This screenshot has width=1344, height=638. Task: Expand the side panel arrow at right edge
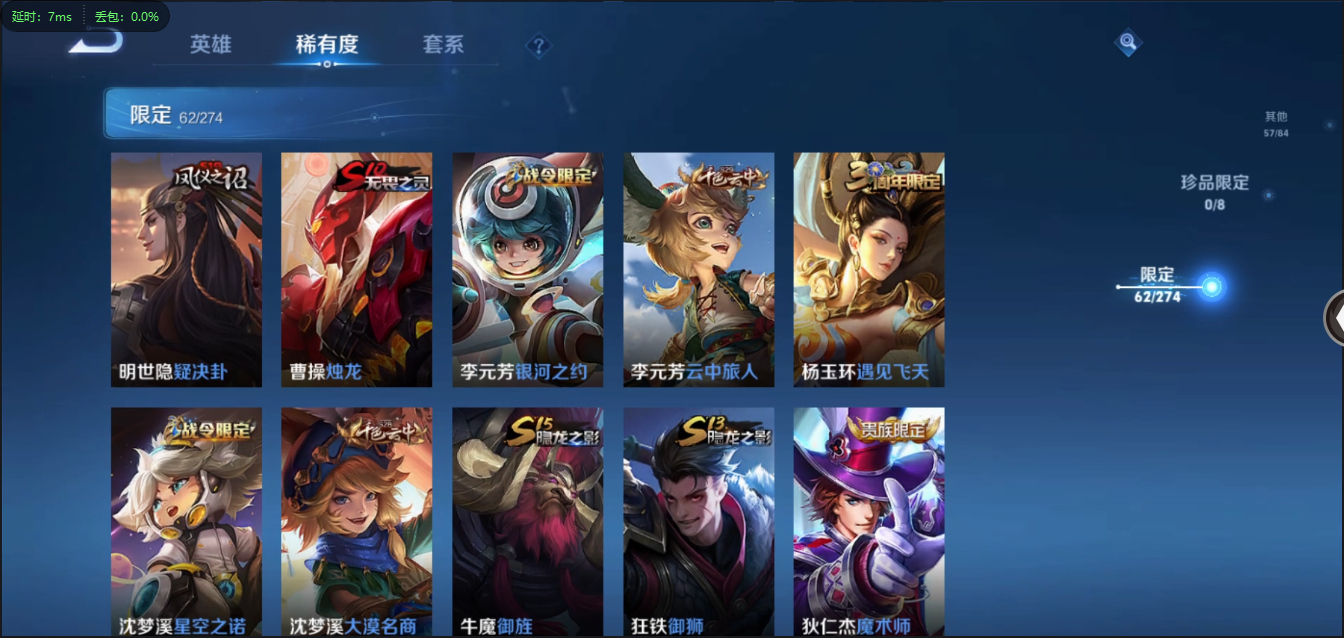click(1335, 318)
